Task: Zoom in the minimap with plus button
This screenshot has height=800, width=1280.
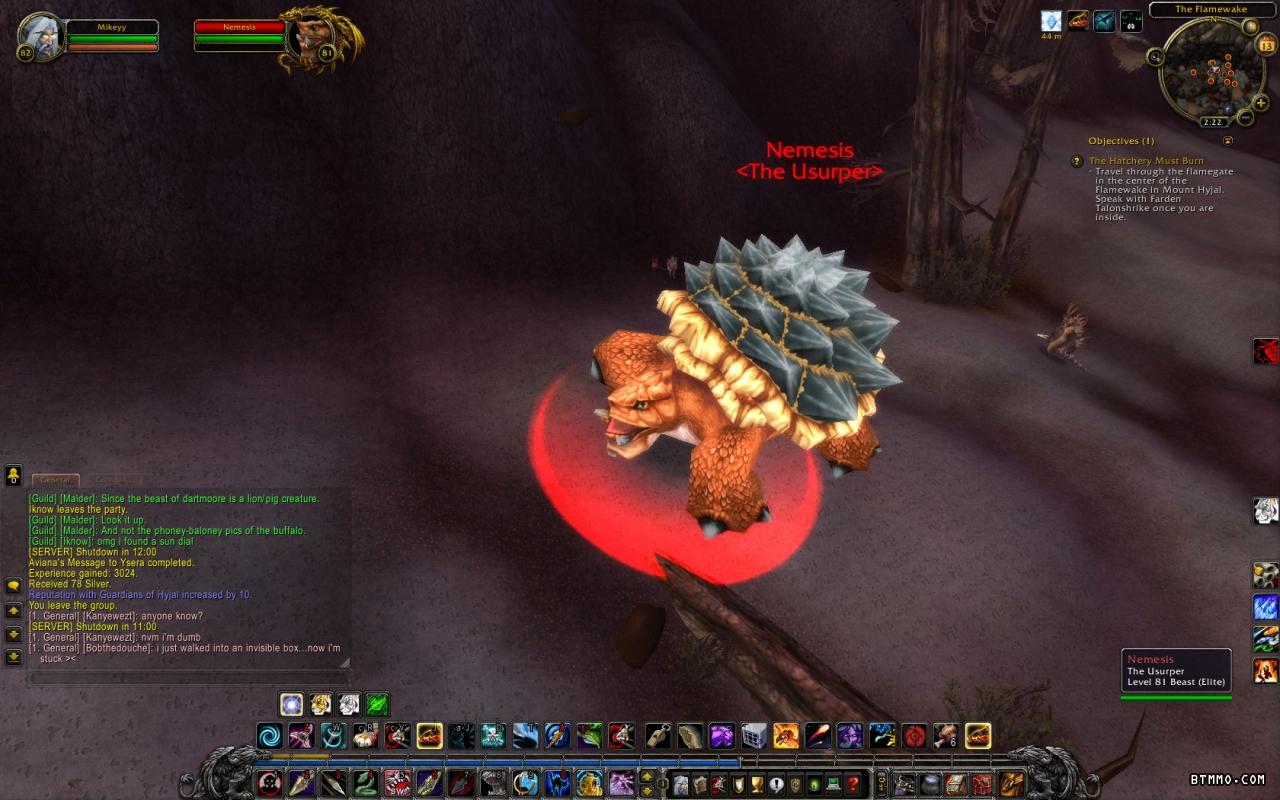Action: coord(1260,102)
